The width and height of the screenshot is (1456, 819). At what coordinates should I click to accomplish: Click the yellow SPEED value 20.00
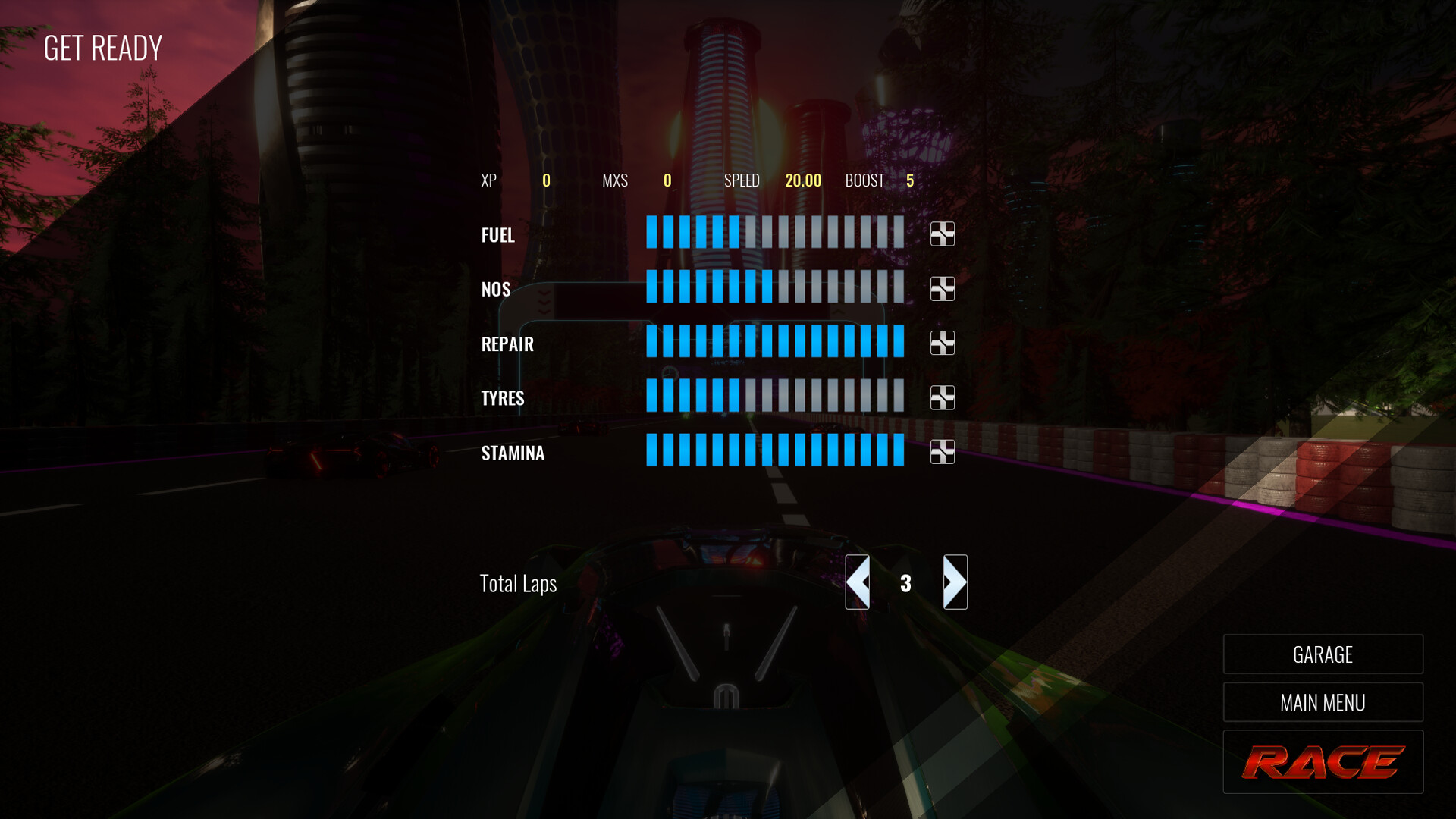pyautogui.click(x=802, y=180)
